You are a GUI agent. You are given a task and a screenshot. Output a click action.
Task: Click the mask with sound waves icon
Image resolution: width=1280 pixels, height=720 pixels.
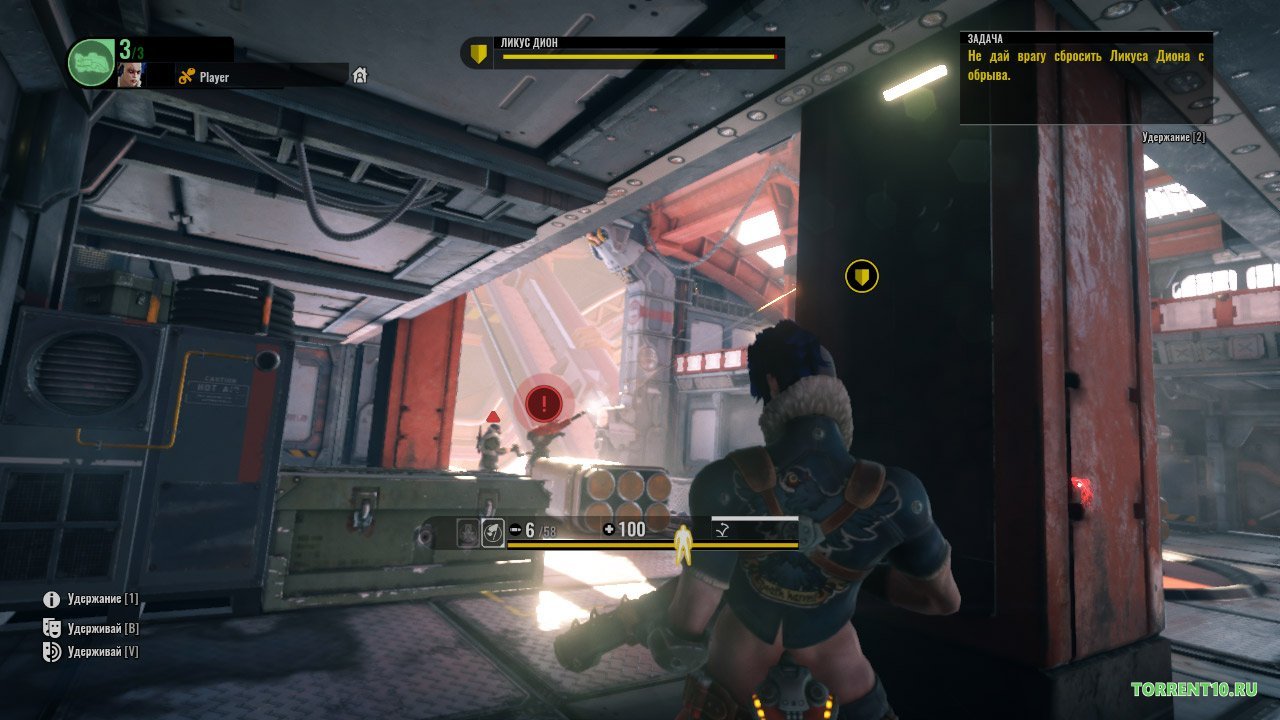click(52, 652)
